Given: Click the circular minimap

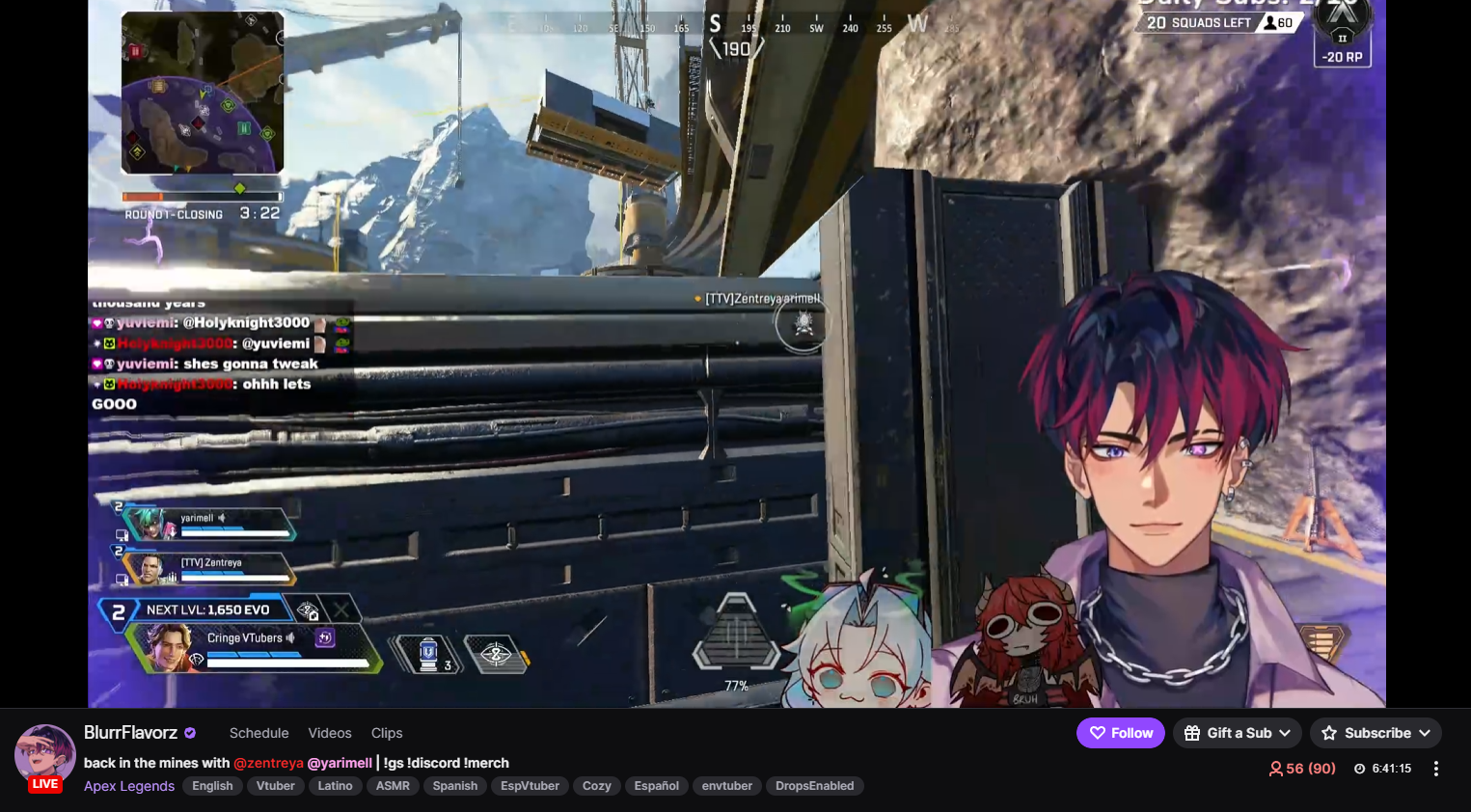Looking at the screenshot, I should tap(203, 94).
